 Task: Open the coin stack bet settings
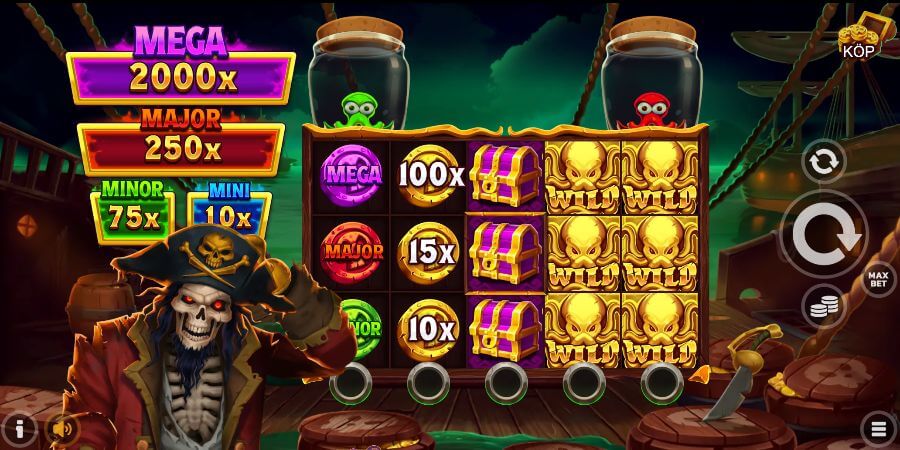click(824, 308)
